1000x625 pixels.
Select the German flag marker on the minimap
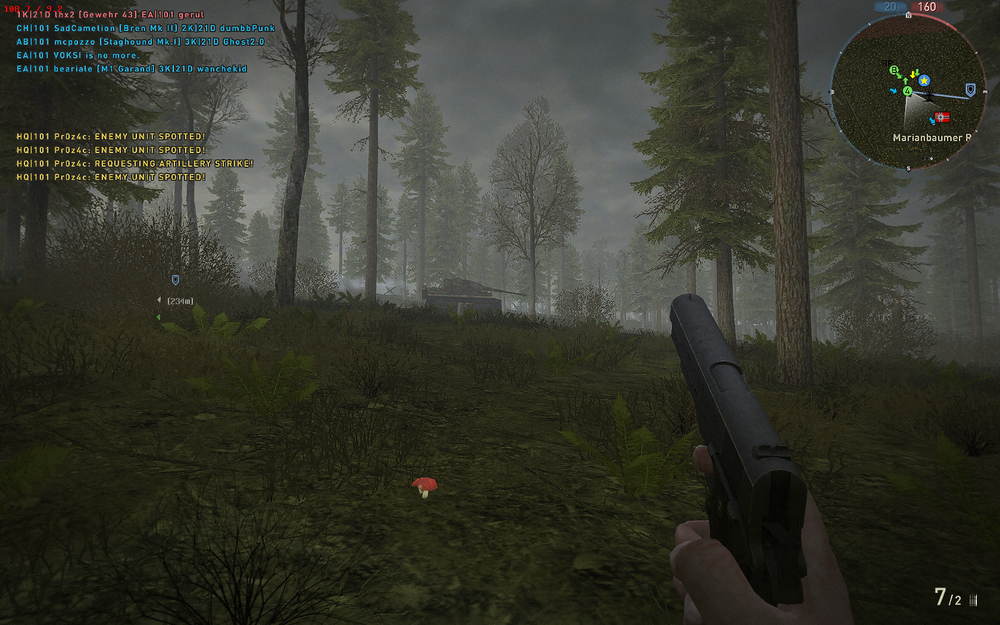click(941, 117)
